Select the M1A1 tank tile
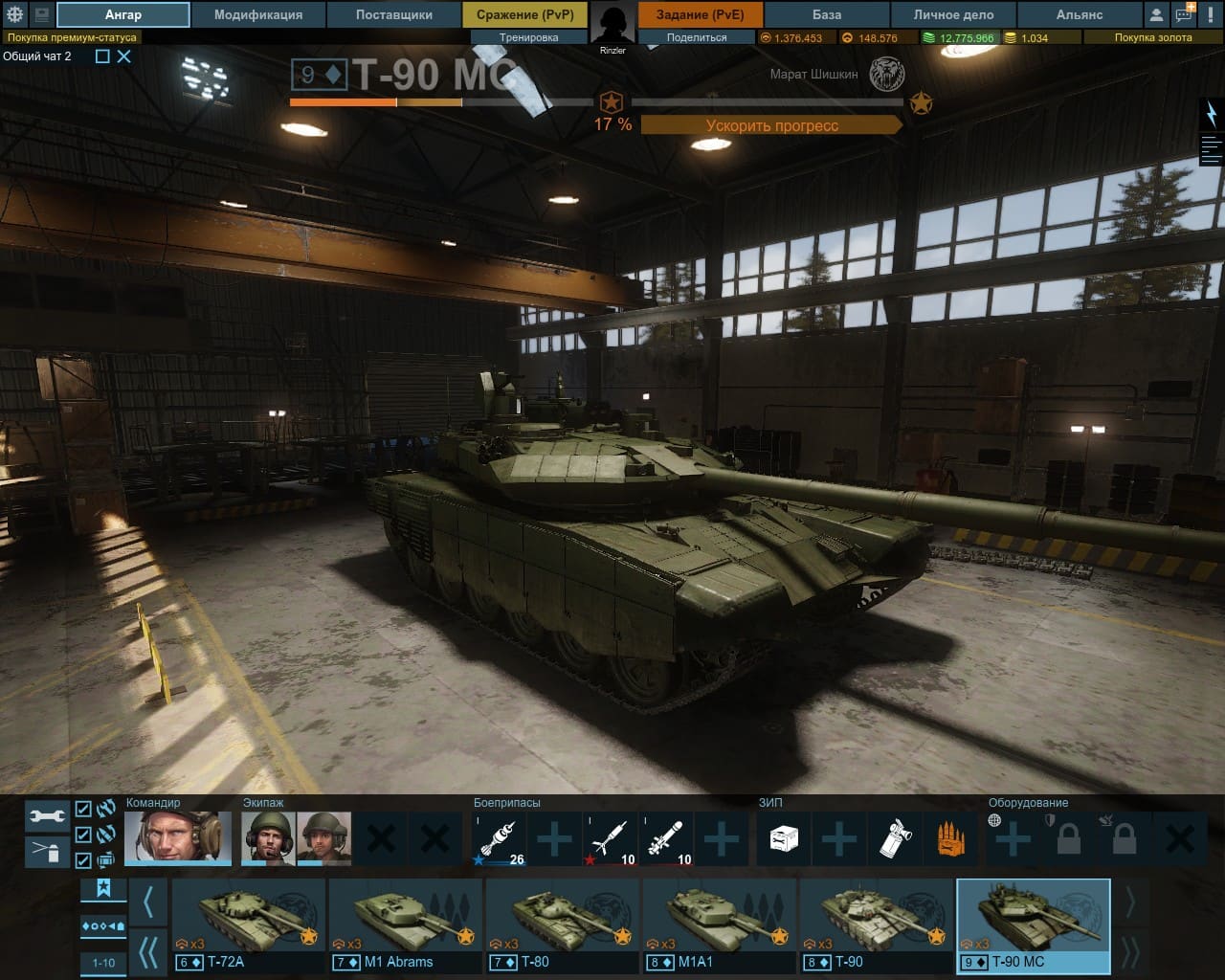1225x980 pixels. (x=720, y=924)
